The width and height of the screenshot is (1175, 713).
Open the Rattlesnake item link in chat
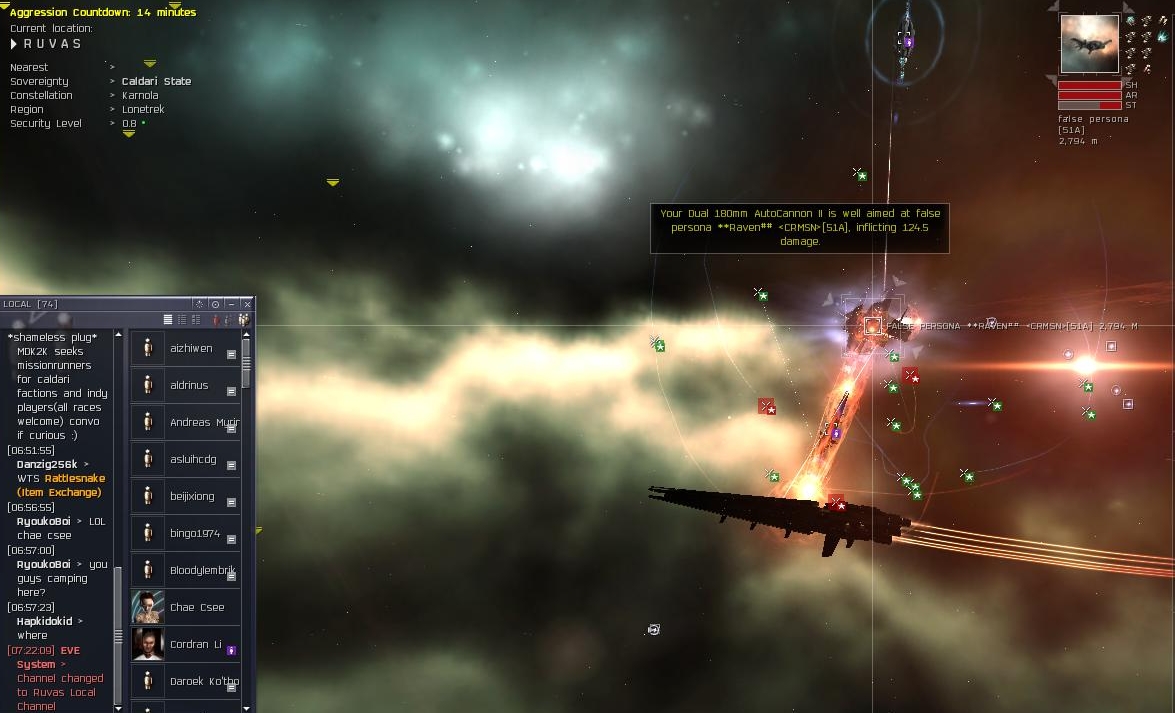[74, 478]
